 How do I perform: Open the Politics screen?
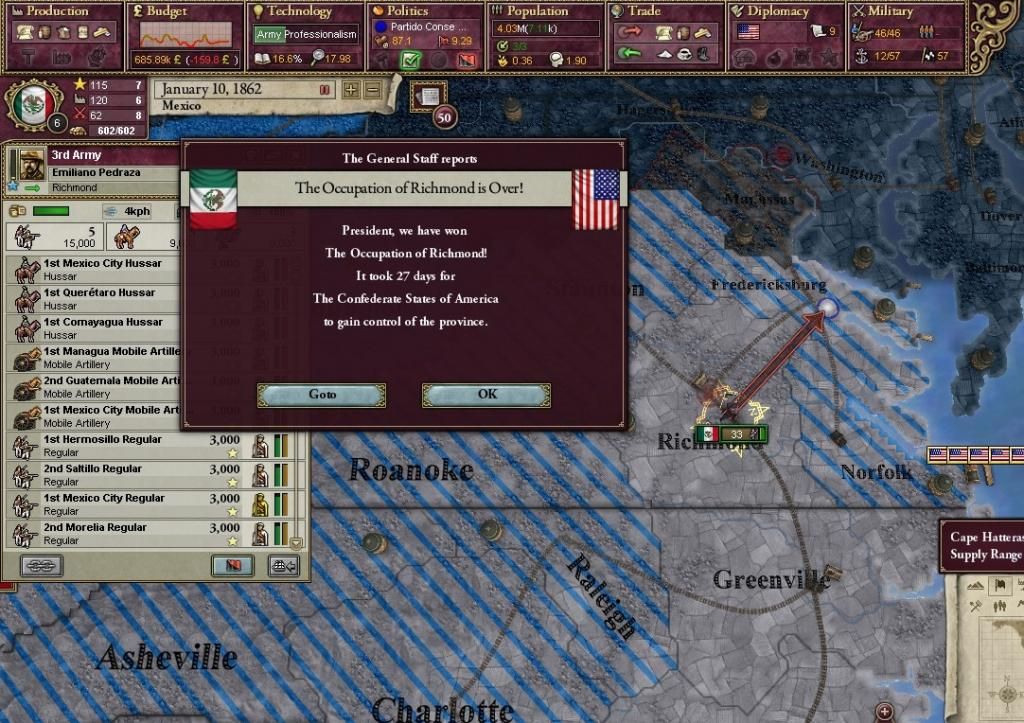tap(427, 12)
